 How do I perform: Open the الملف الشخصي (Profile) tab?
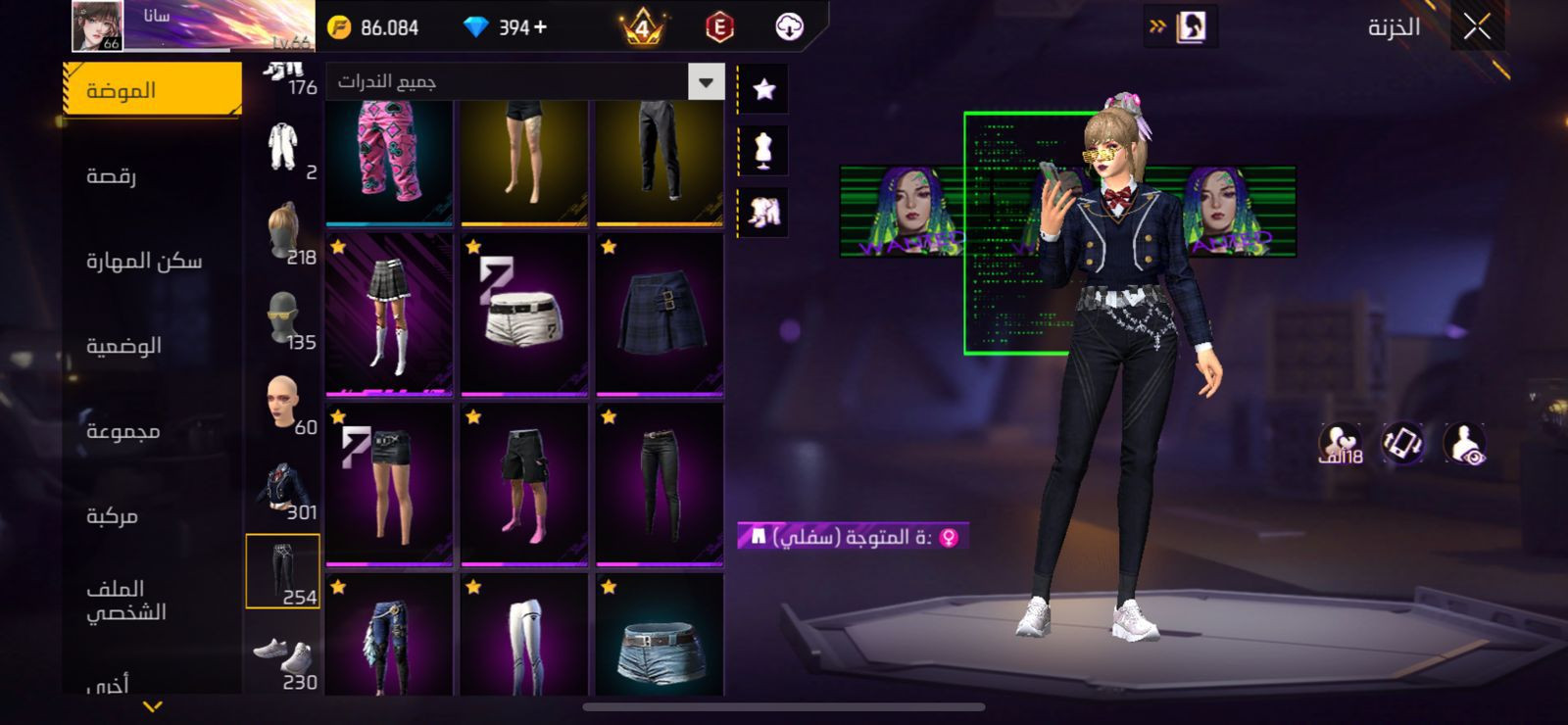[125, 600]
